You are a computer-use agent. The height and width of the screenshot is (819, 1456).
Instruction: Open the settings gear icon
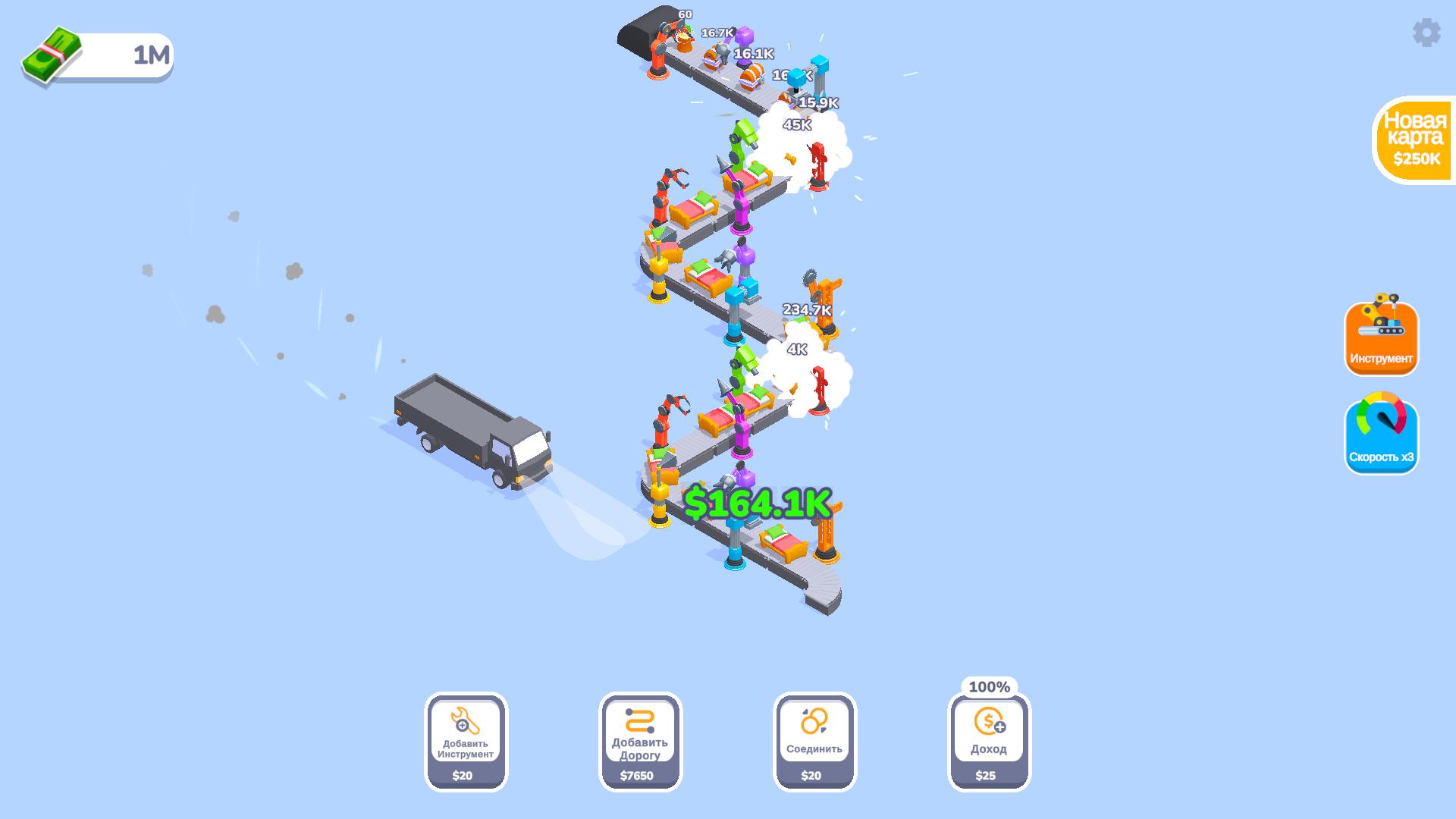pyautogui.click(x=1426, y=32)
